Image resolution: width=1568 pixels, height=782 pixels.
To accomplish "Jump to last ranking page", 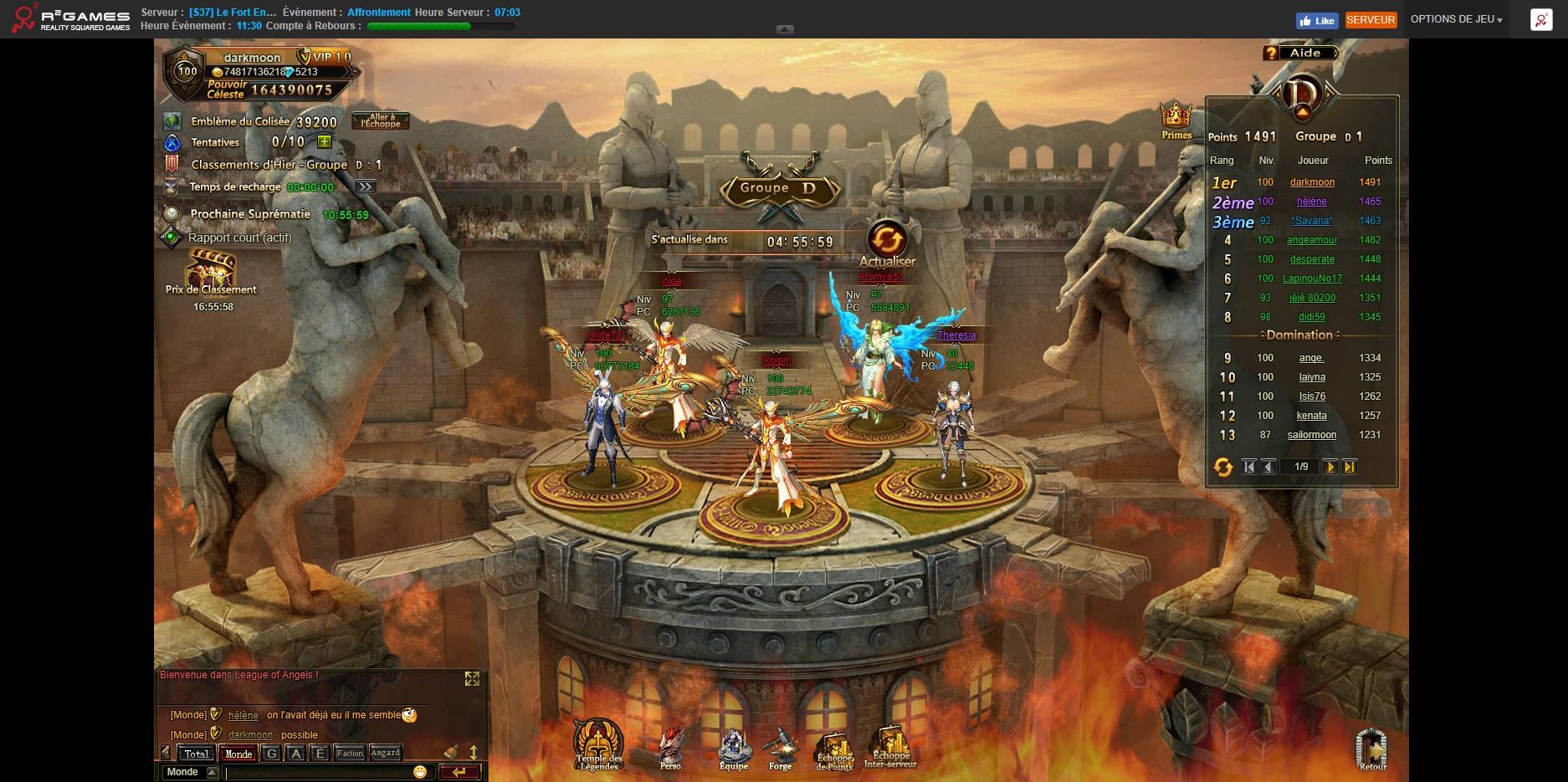I will click(x=1349, y=467).
